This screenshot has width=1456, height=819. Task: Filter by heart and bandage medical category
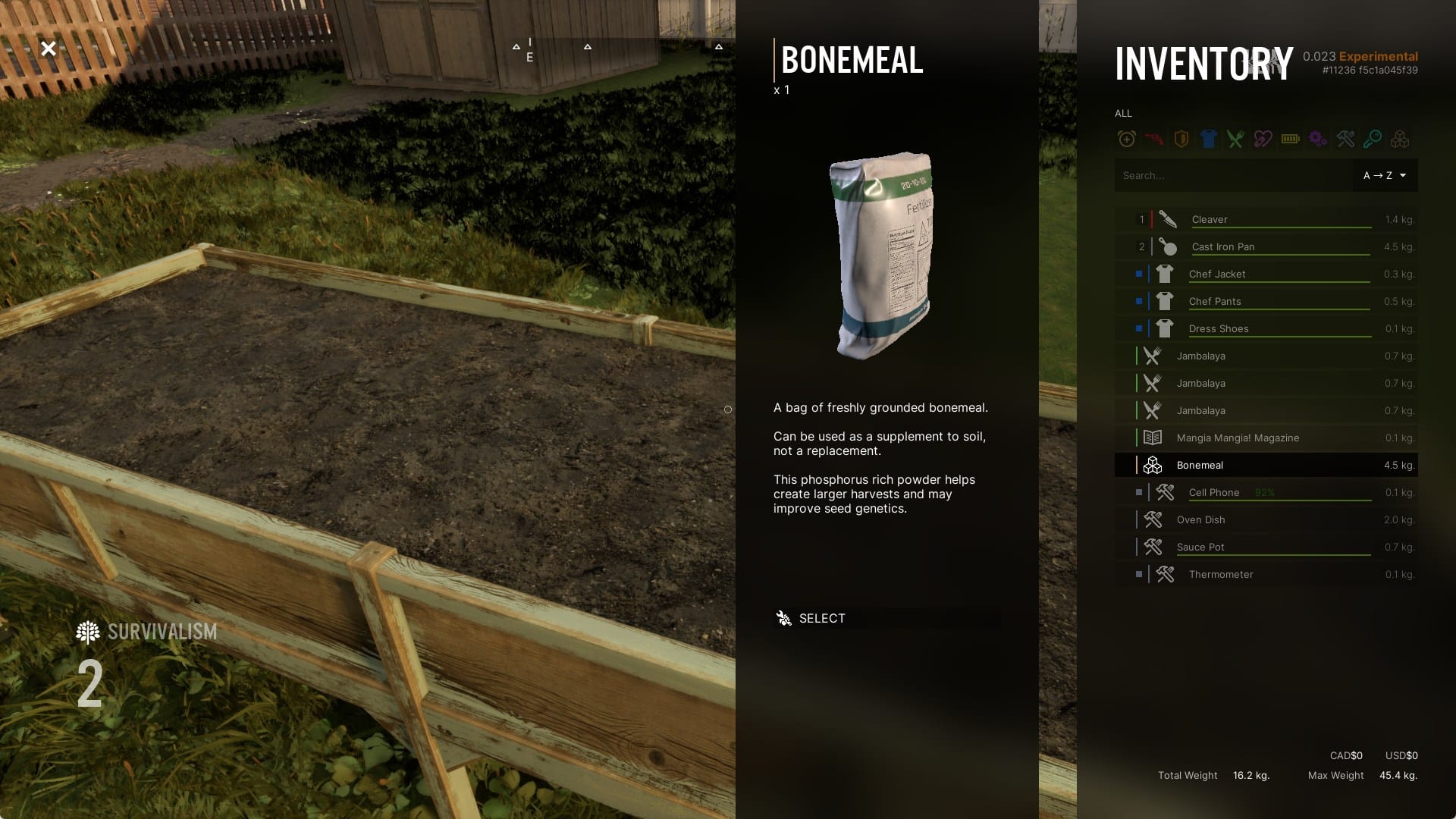point(1263,139)
